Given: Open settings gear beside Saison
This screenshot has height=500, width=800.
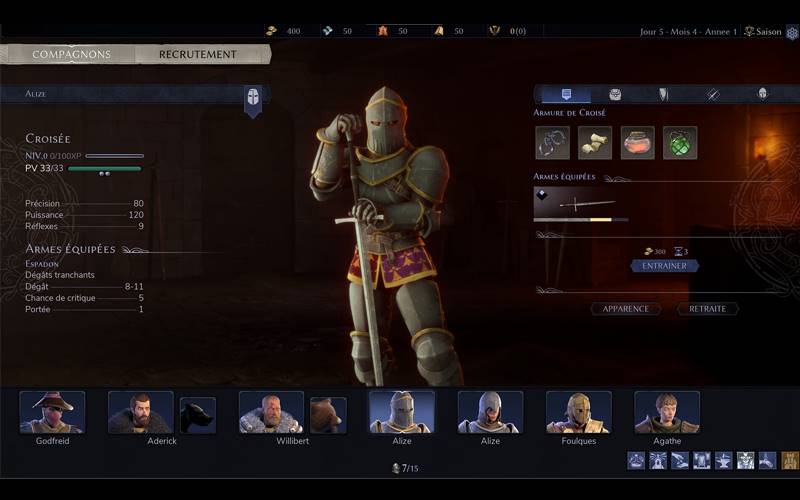Looking at the screenshot, I should [791, 32].
